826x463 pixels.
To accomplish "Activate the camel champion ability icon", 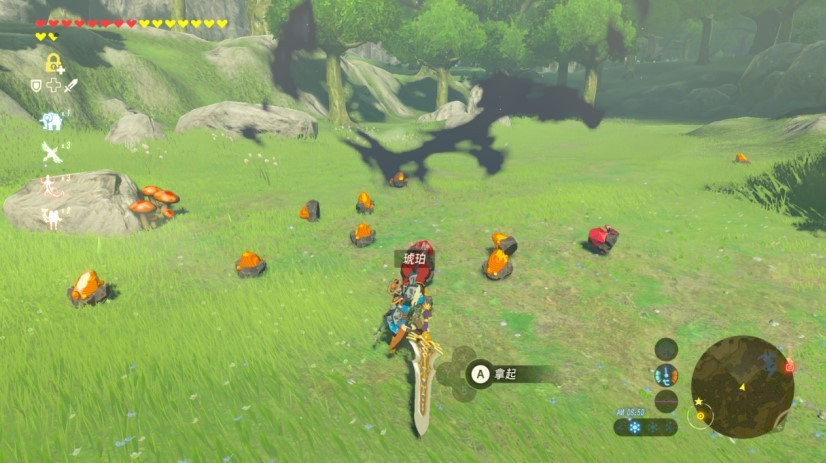I will [x=50, y=215].
